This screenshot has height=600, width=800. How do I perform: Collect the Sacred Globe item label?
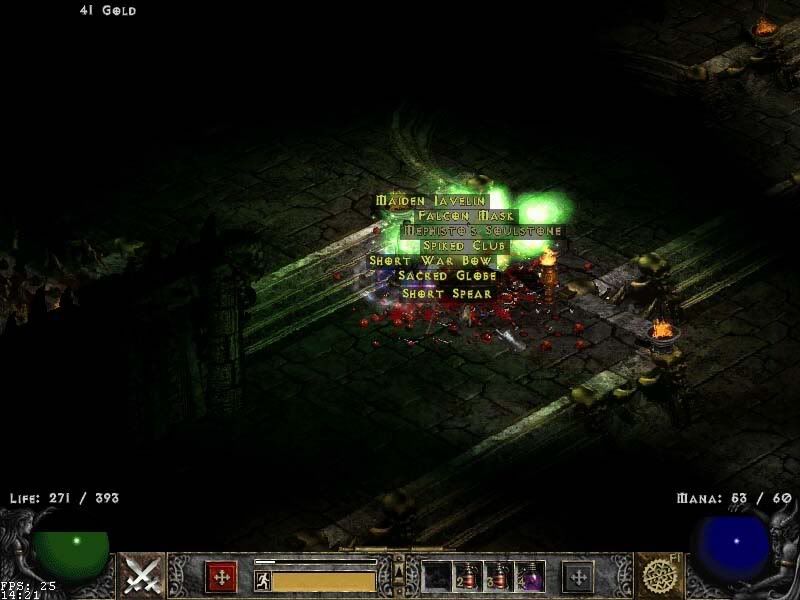click(447, 276)
